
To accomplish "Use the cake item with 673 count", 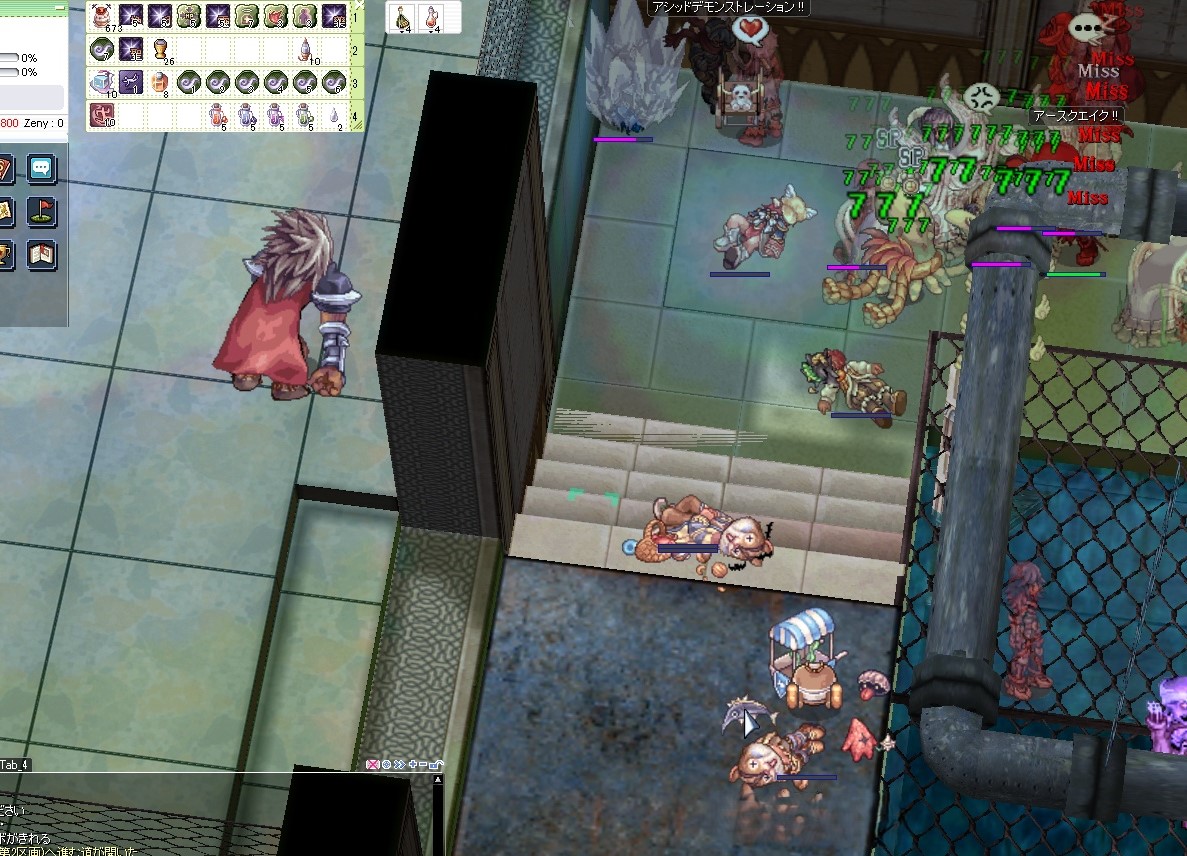I will pos(103,16).
